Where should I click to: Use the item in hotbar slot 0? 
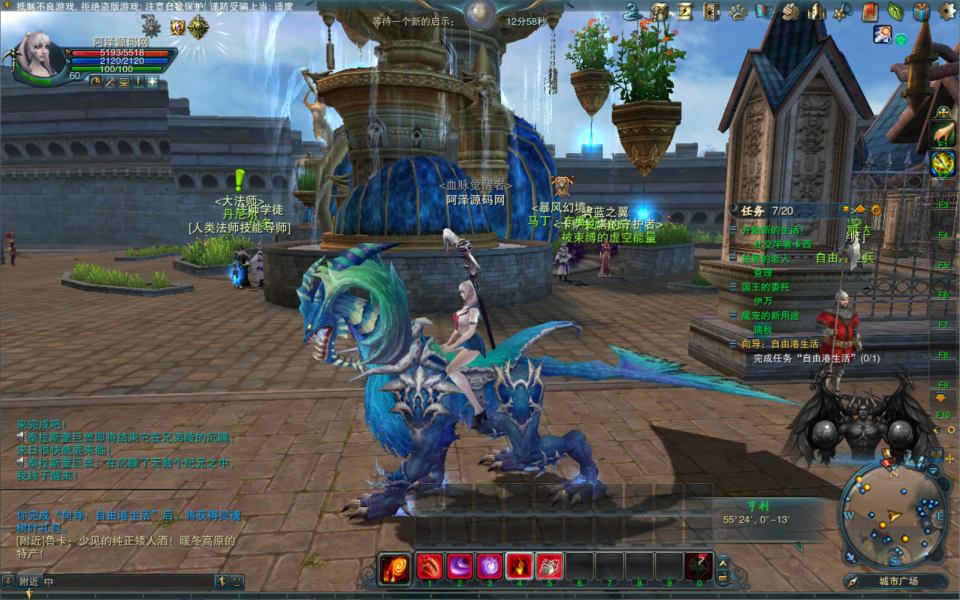pyautogui.click(x=698, y=566)
